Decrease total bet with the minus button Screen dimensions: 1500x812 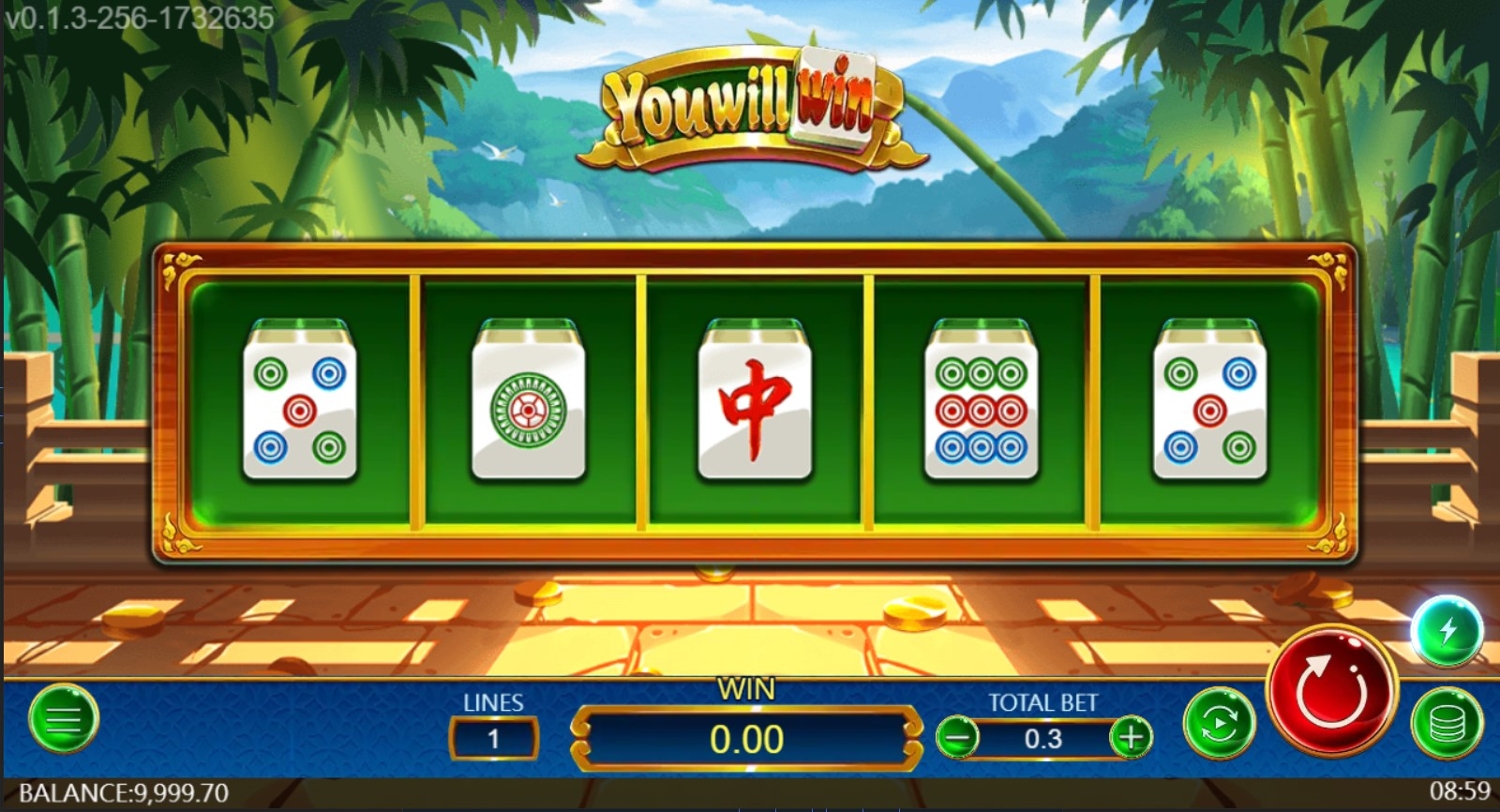click(958, 738)
